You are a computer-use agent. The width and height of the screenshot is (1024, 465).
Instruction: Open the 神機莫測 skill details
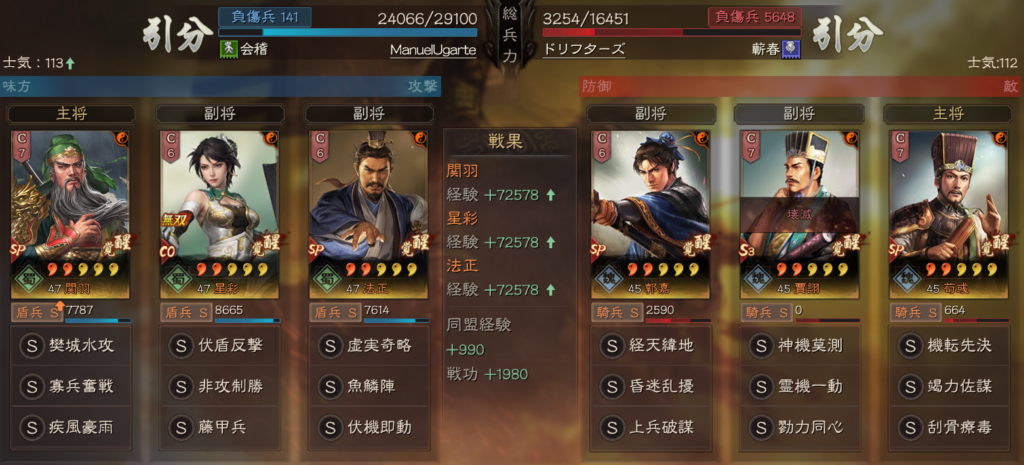coord(798,346)
